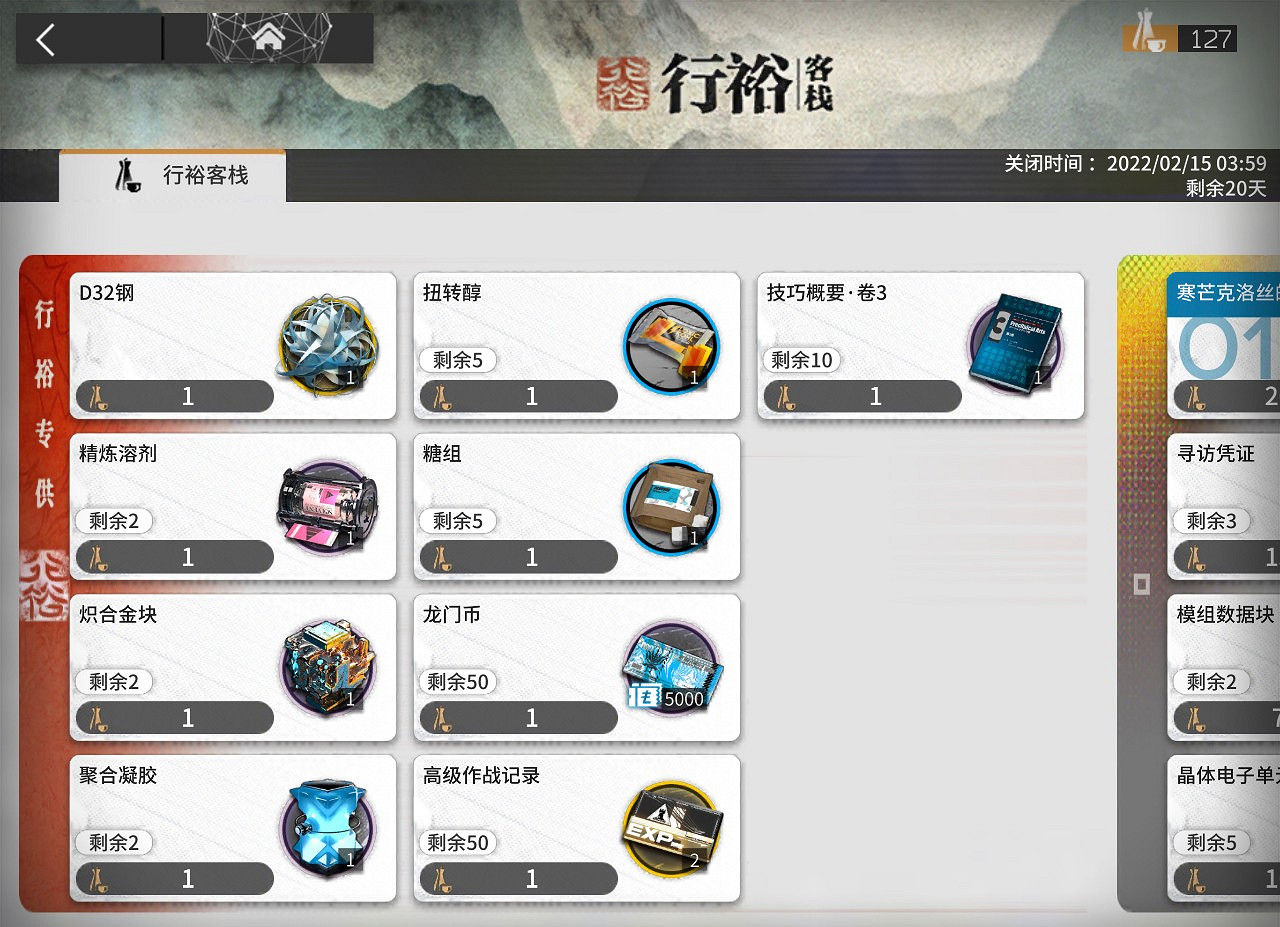Viewport: 1280px width, 927px height.
Task: Buy 扭转醇 using the price button
Action: [517, 396]
